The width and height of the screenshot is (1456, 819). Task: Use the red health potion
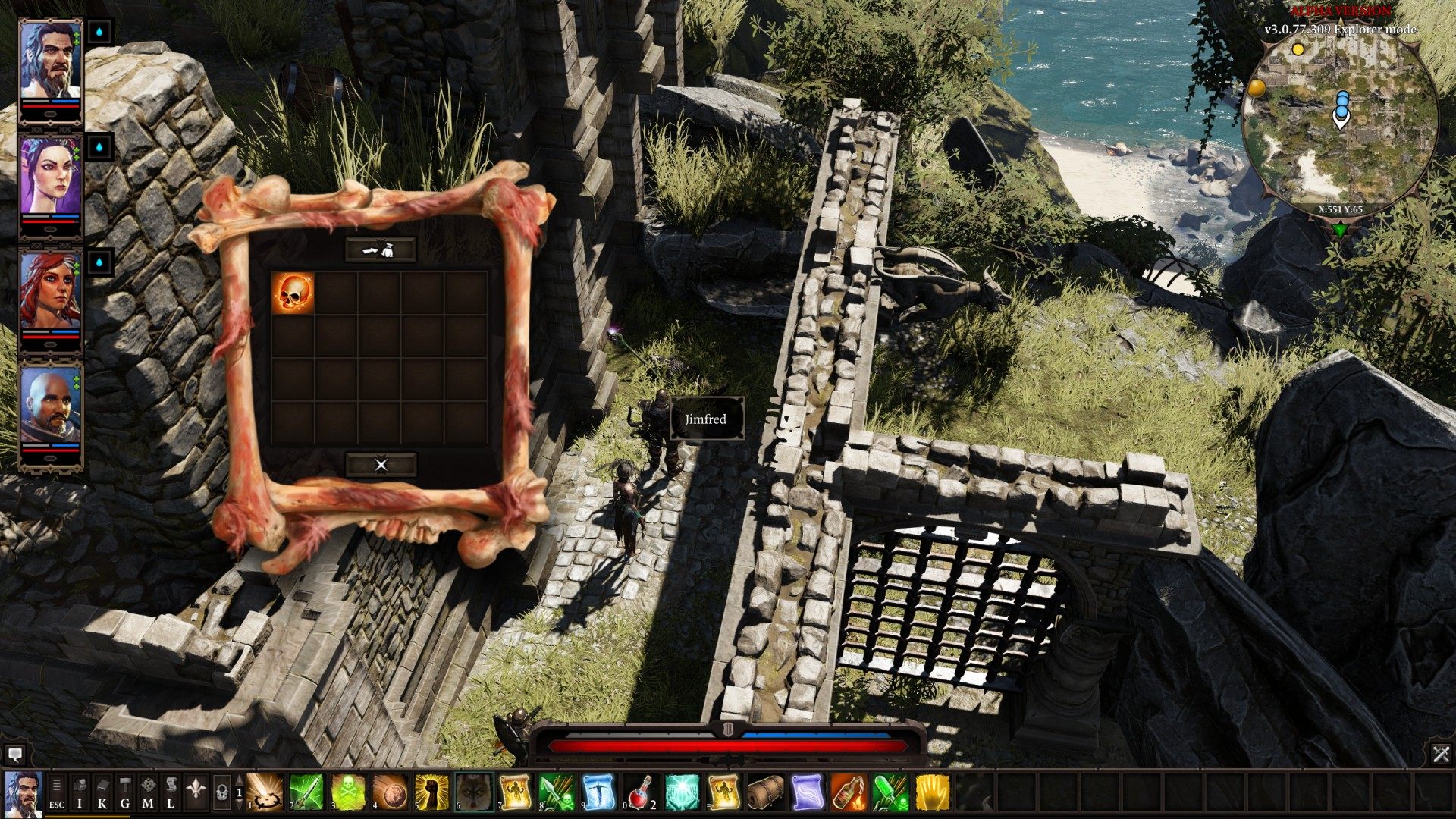(x=641, y=792)
